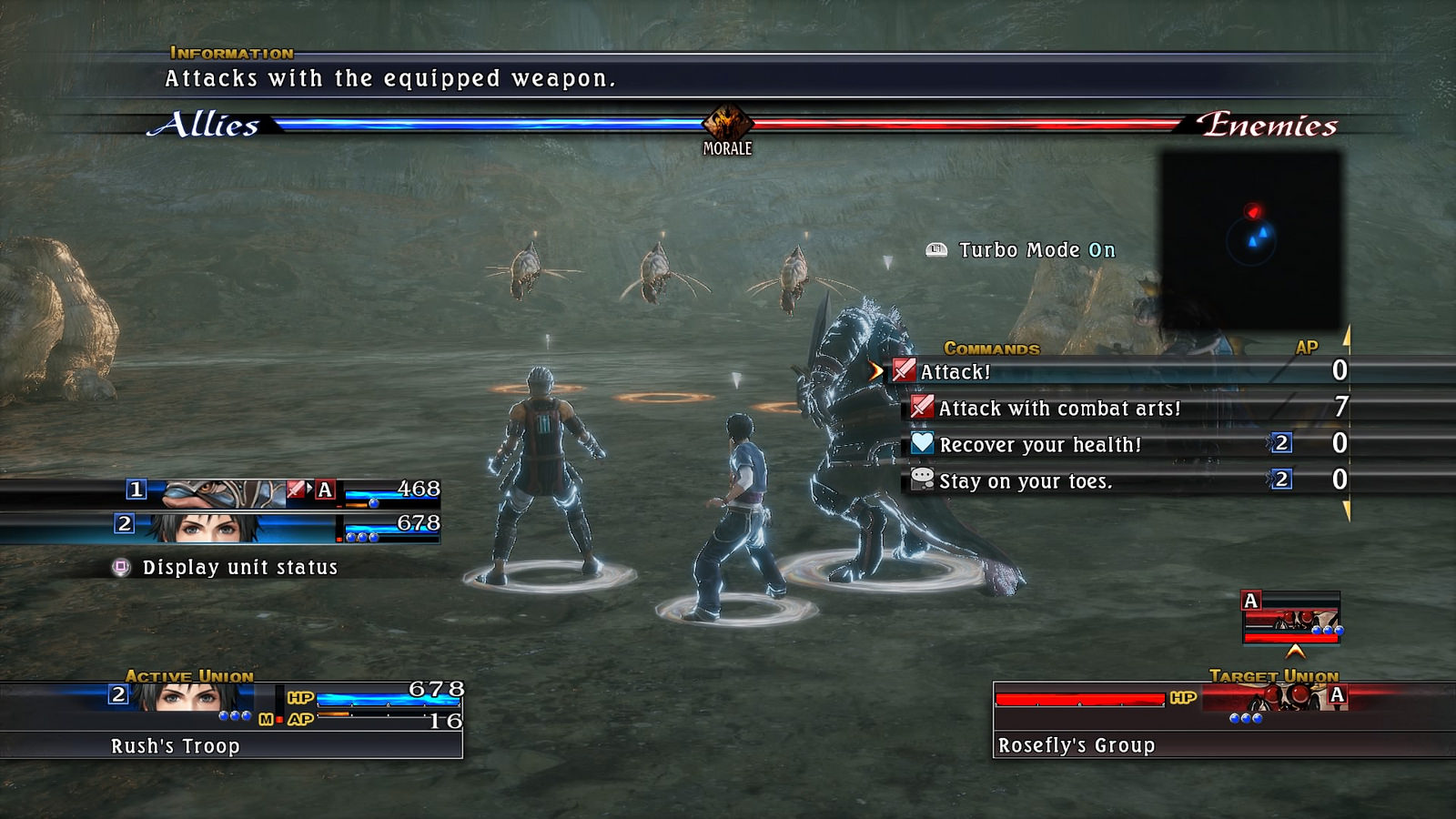The width and height of the screenshot is (1456, 819).
Task: Click the flame Morale emblem at top center
Action: [x=727, y=123]
